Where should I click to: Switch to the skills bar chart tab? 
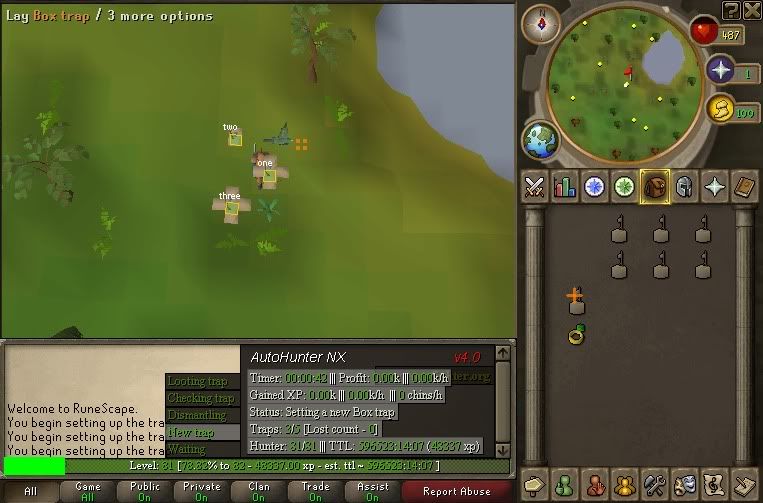coord(565,187)
